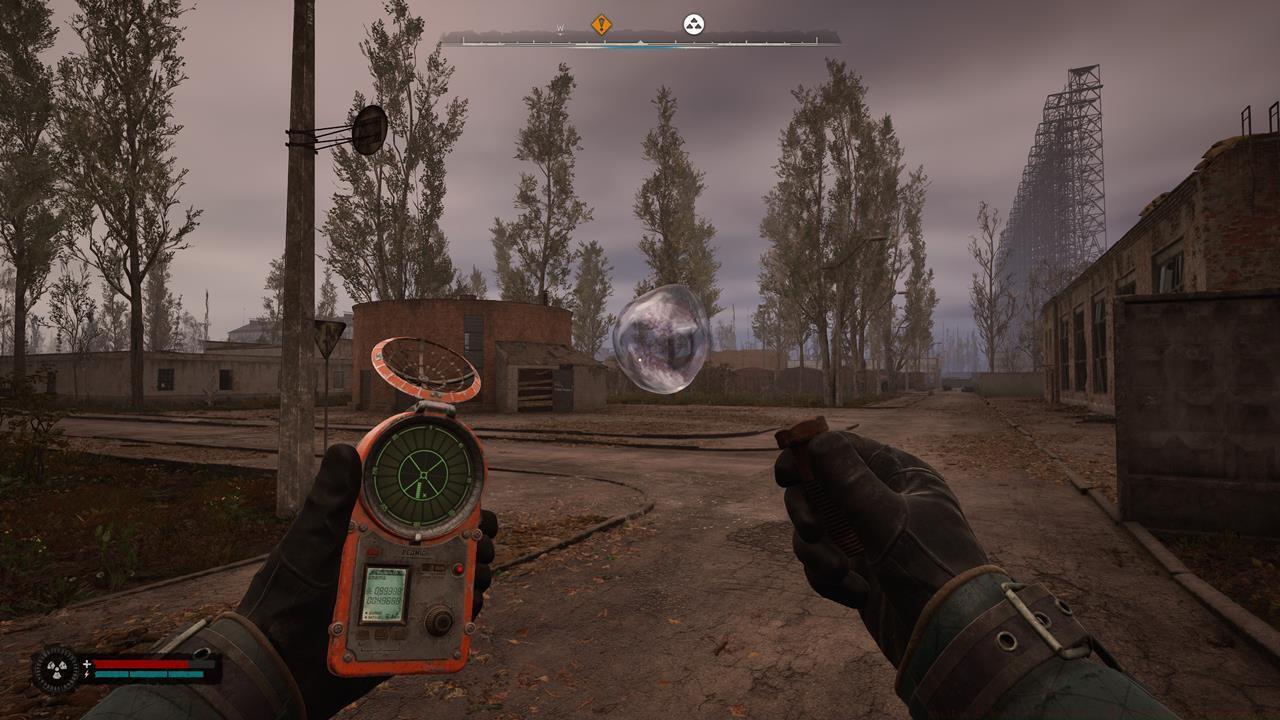Click the lightning bolt stamina icon
Screen dimensions: 1280x720
click(x=87, y=674)
